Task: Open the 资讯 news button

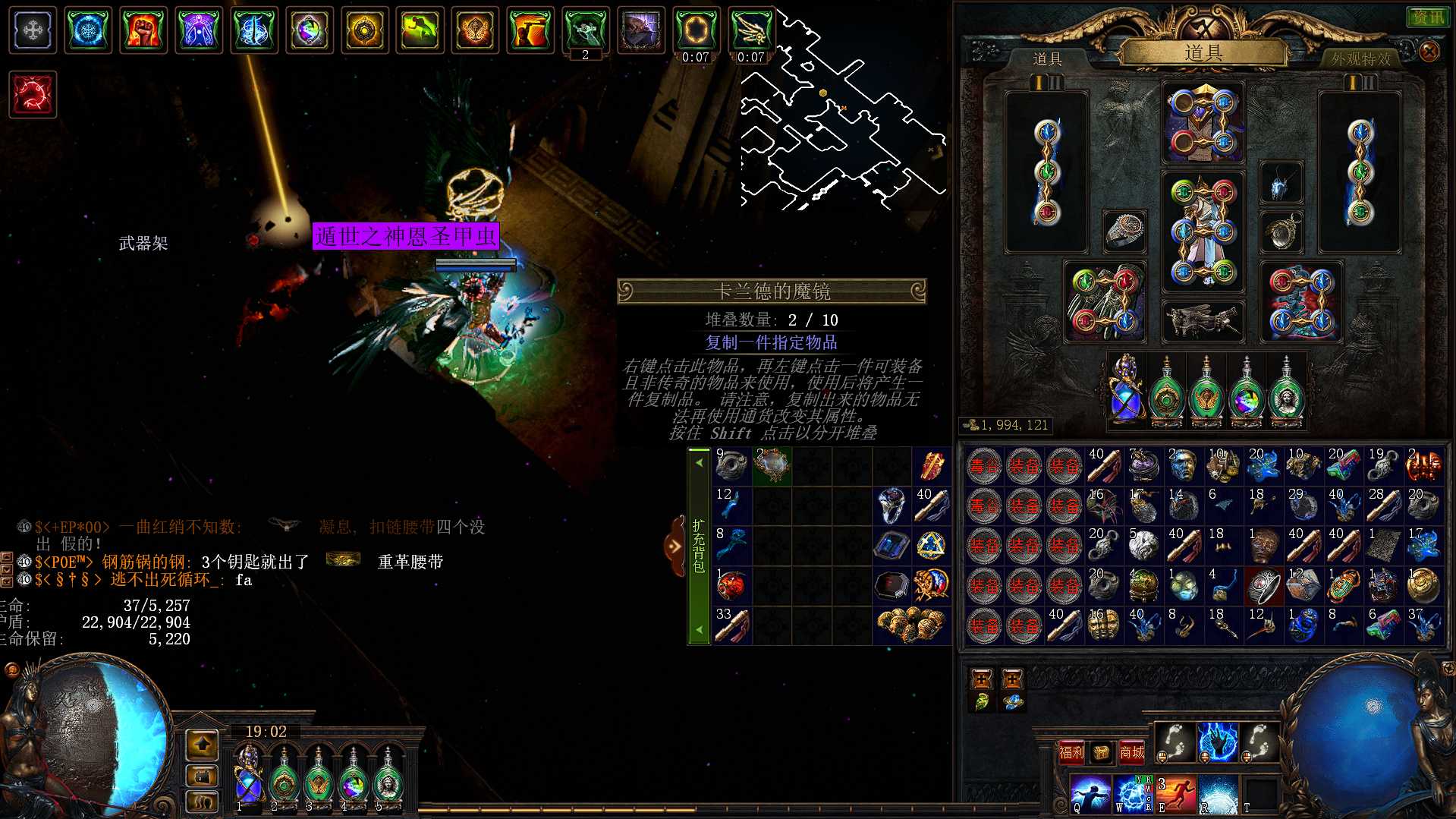Action: coord(1428,17)
